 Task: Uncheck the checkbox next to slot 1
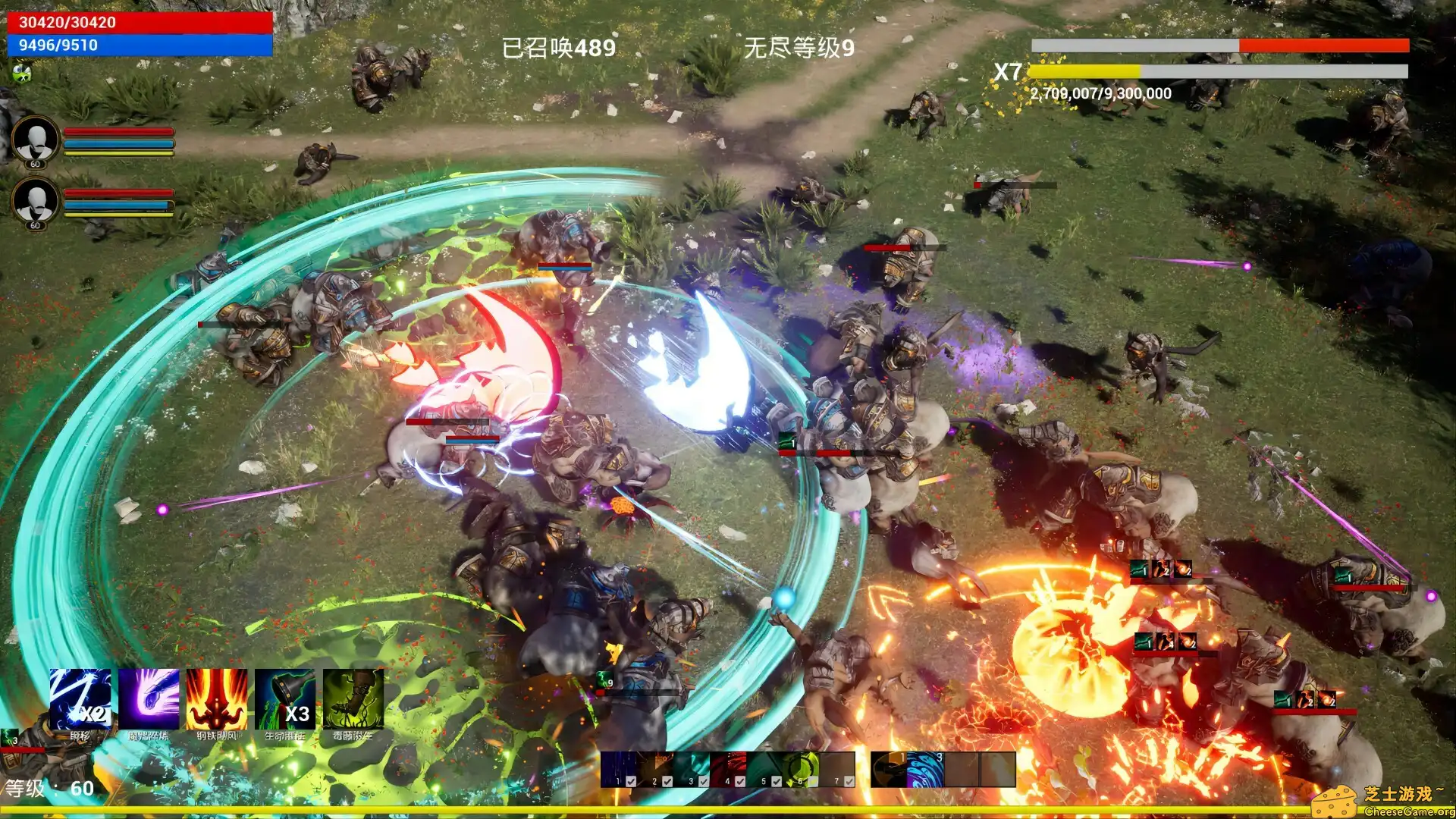pos(631,780)
